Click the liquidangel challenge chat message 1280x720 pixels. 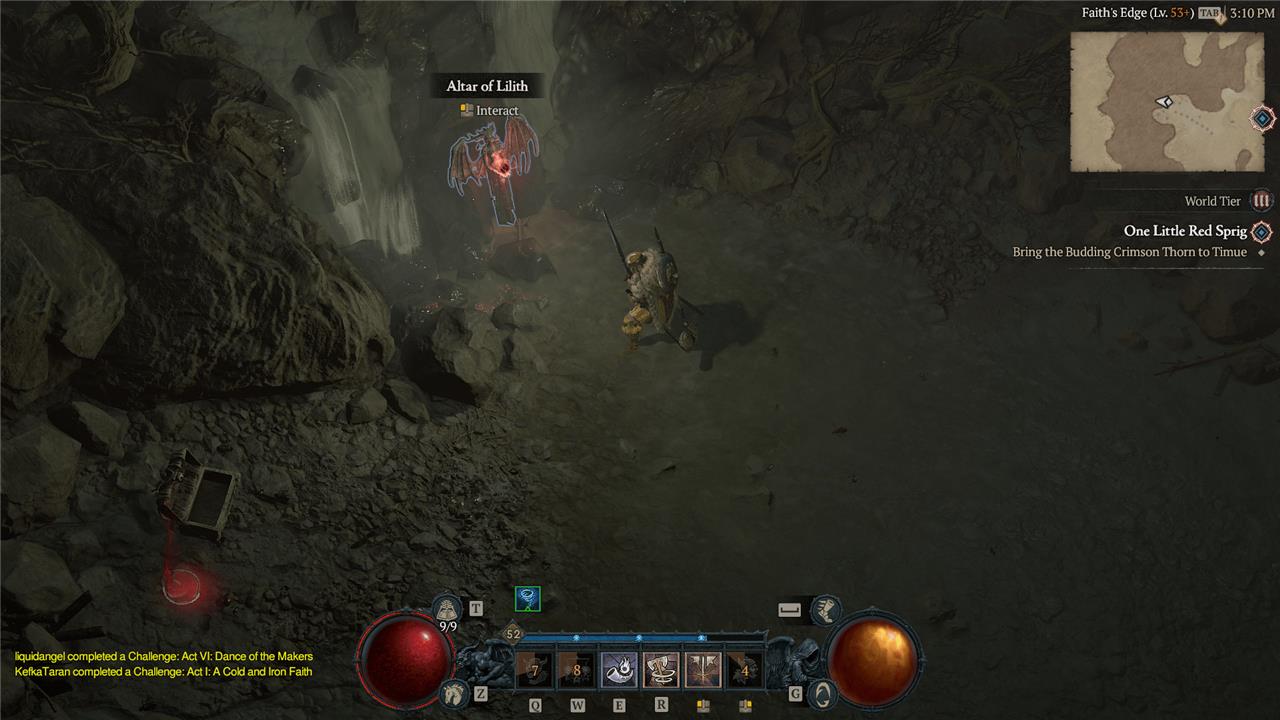[164, 656]
